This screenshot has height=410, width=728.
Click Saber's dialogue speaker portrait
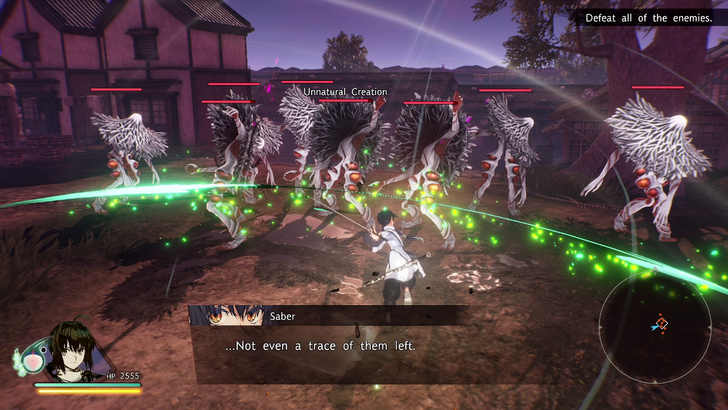(x=226, y=316)
